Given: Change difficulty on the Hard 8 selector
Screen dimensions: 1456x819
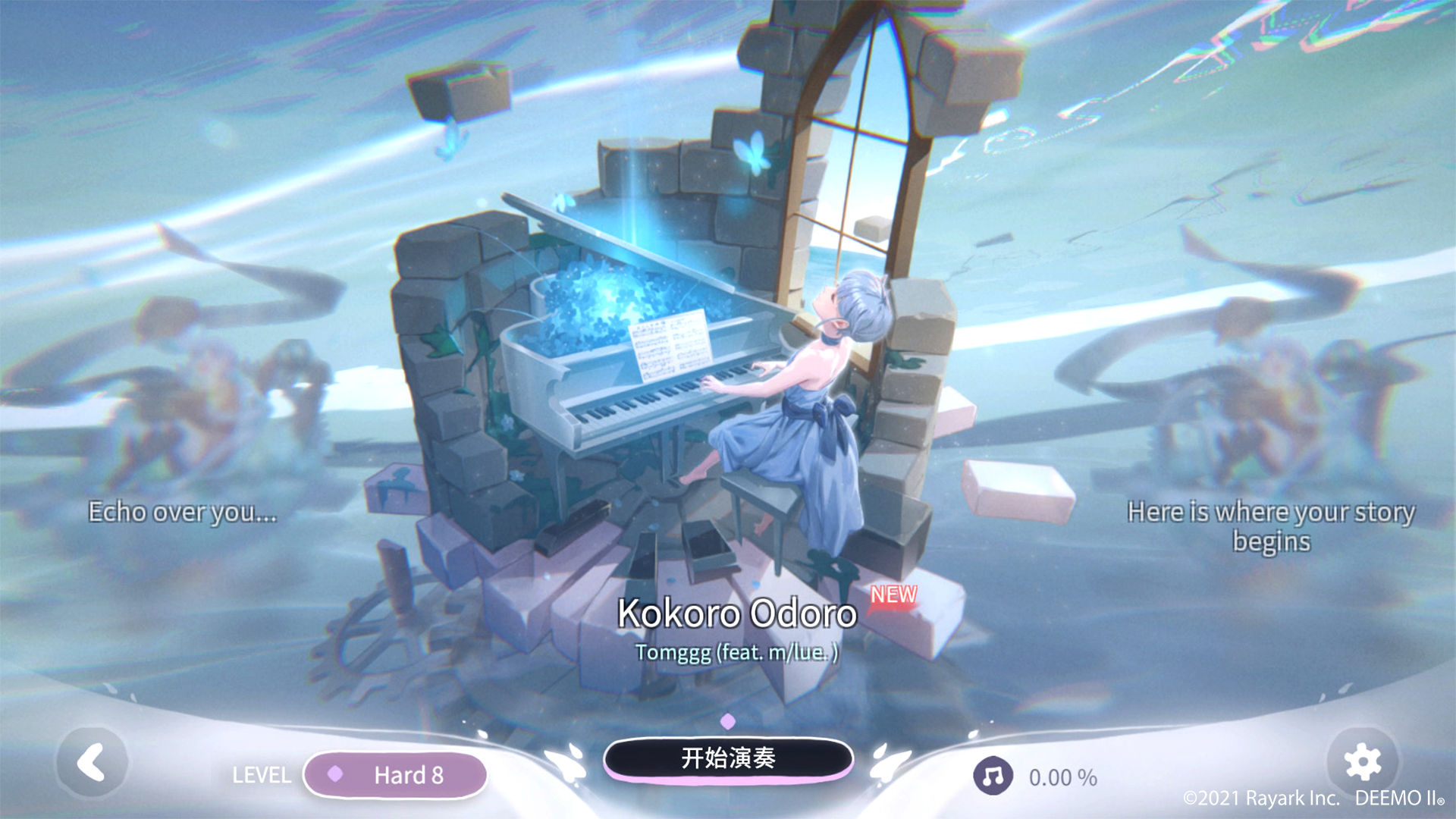Looking at the screenshot, I should coord(394,775).
